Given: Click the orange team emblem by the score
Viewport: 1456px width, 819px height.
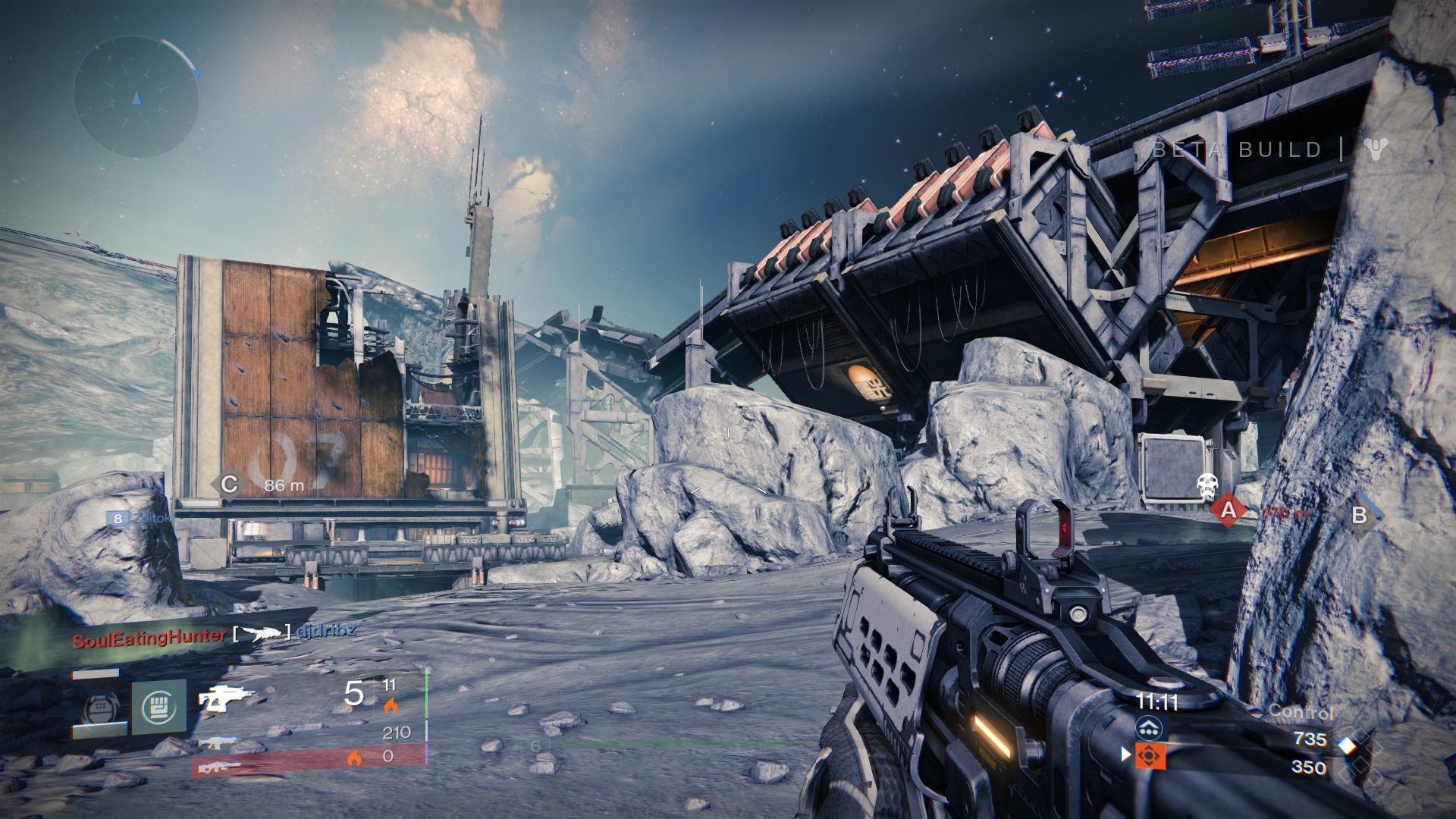Looking at the screenshot, I should tap(1150, 755).
